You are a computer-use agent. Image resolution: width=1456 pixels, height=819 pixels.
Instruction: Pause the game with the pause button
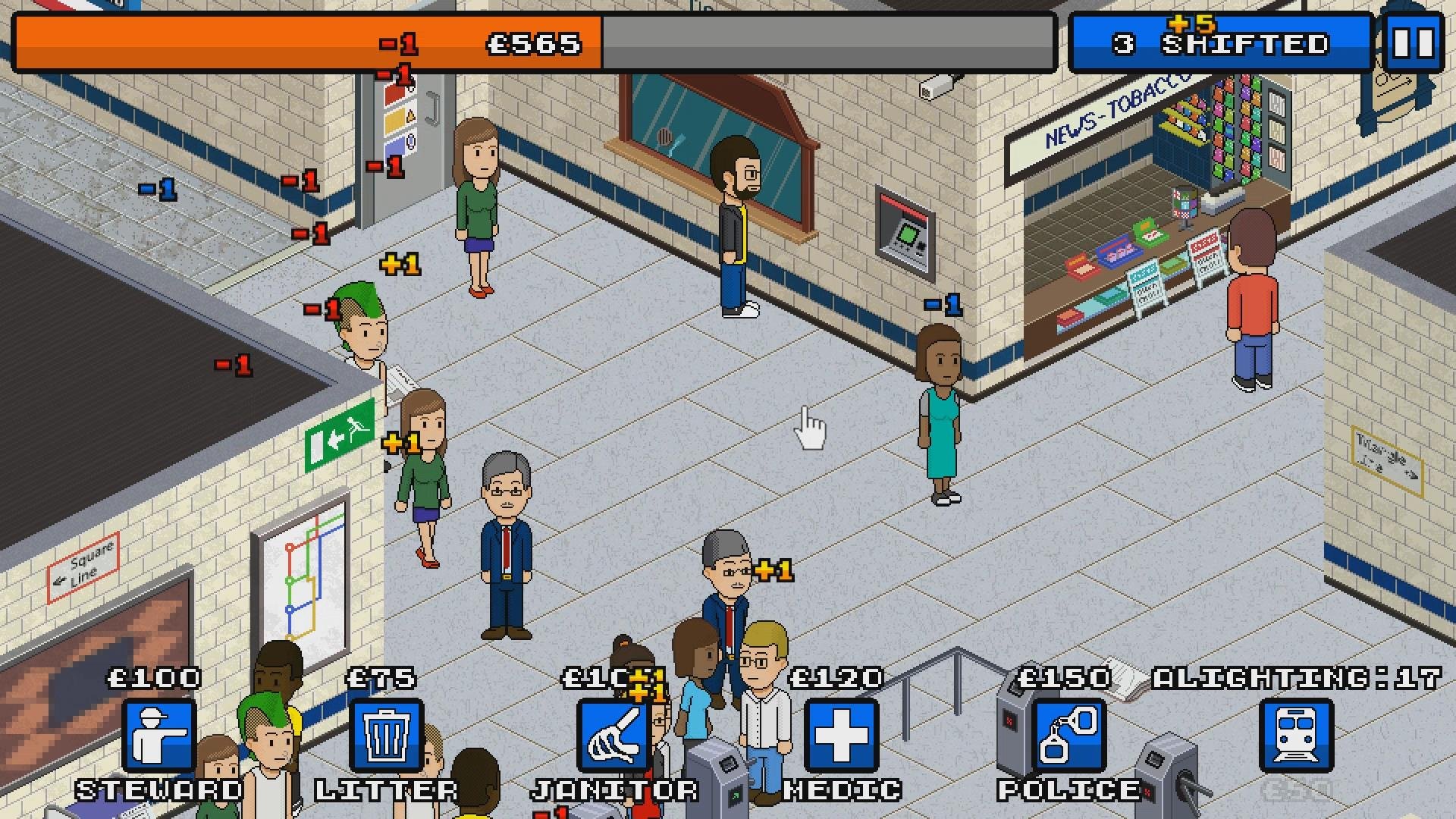pyautogui.click(x=1415, y=42)
